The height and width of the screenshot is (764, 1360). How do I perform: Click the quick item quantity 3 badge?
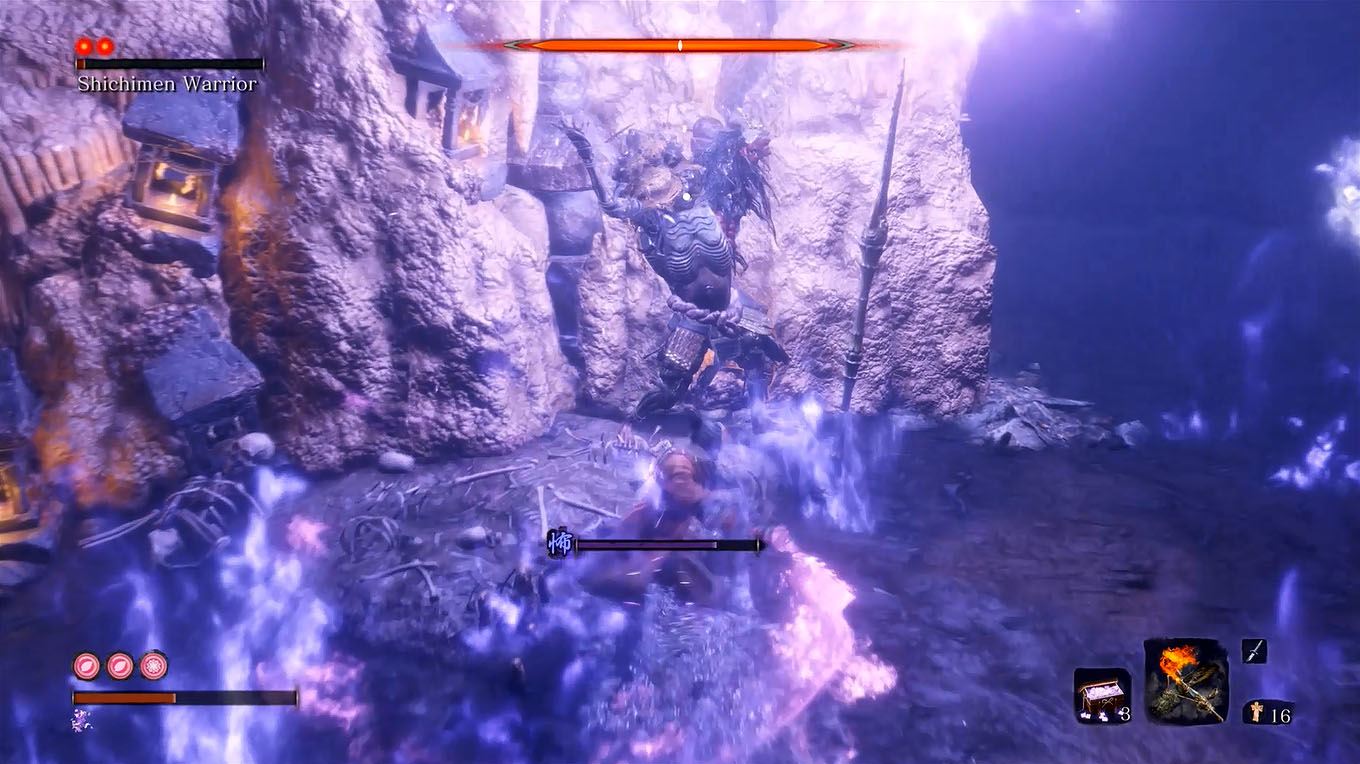1125,714
